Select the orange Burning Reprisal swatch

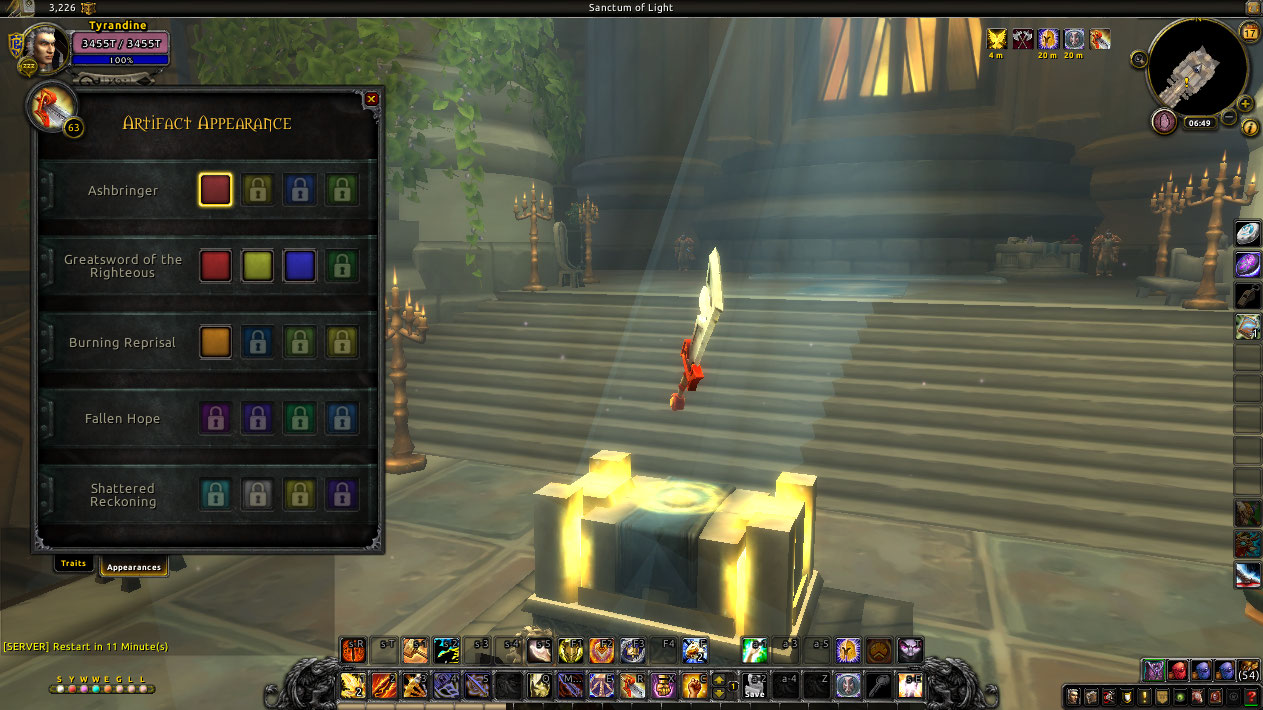[x=216, y=342]
